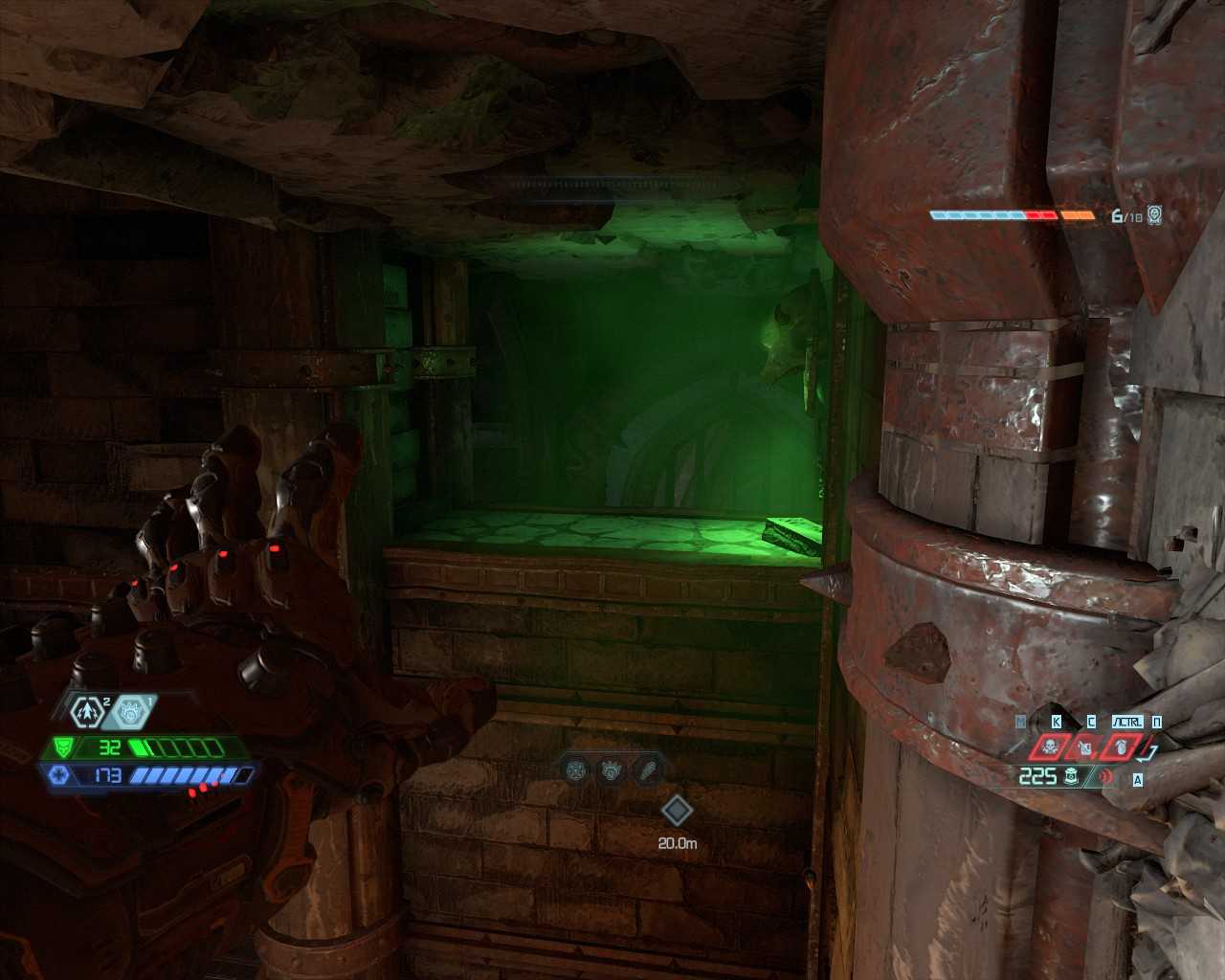The width and height of the screenshot is (1225, 980).
Task: Click the dash charges arrow icon
Action: pos(88,711)
